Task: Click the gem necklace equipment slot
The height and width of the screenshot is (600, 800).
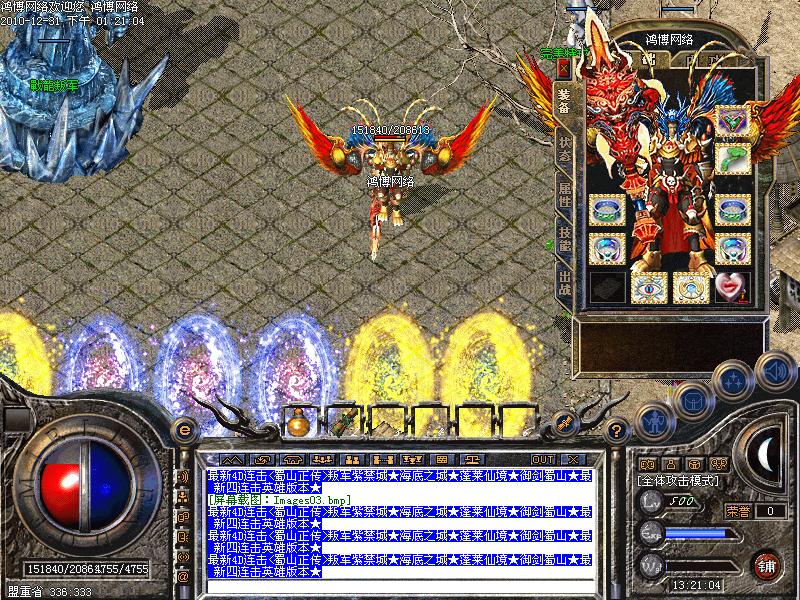Action: pos(732,121)
